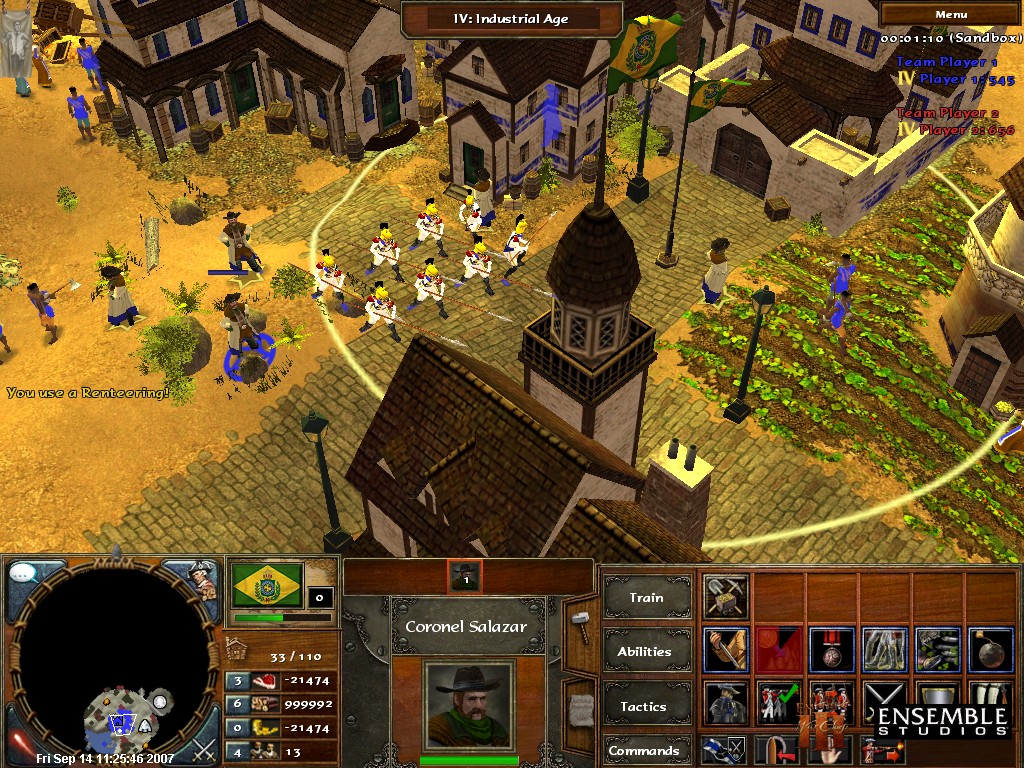Click the pickaxe and shovel build icon
The height and width of the screenshot is (768, 1024).
pyautogui.click(x=726, y=597)
